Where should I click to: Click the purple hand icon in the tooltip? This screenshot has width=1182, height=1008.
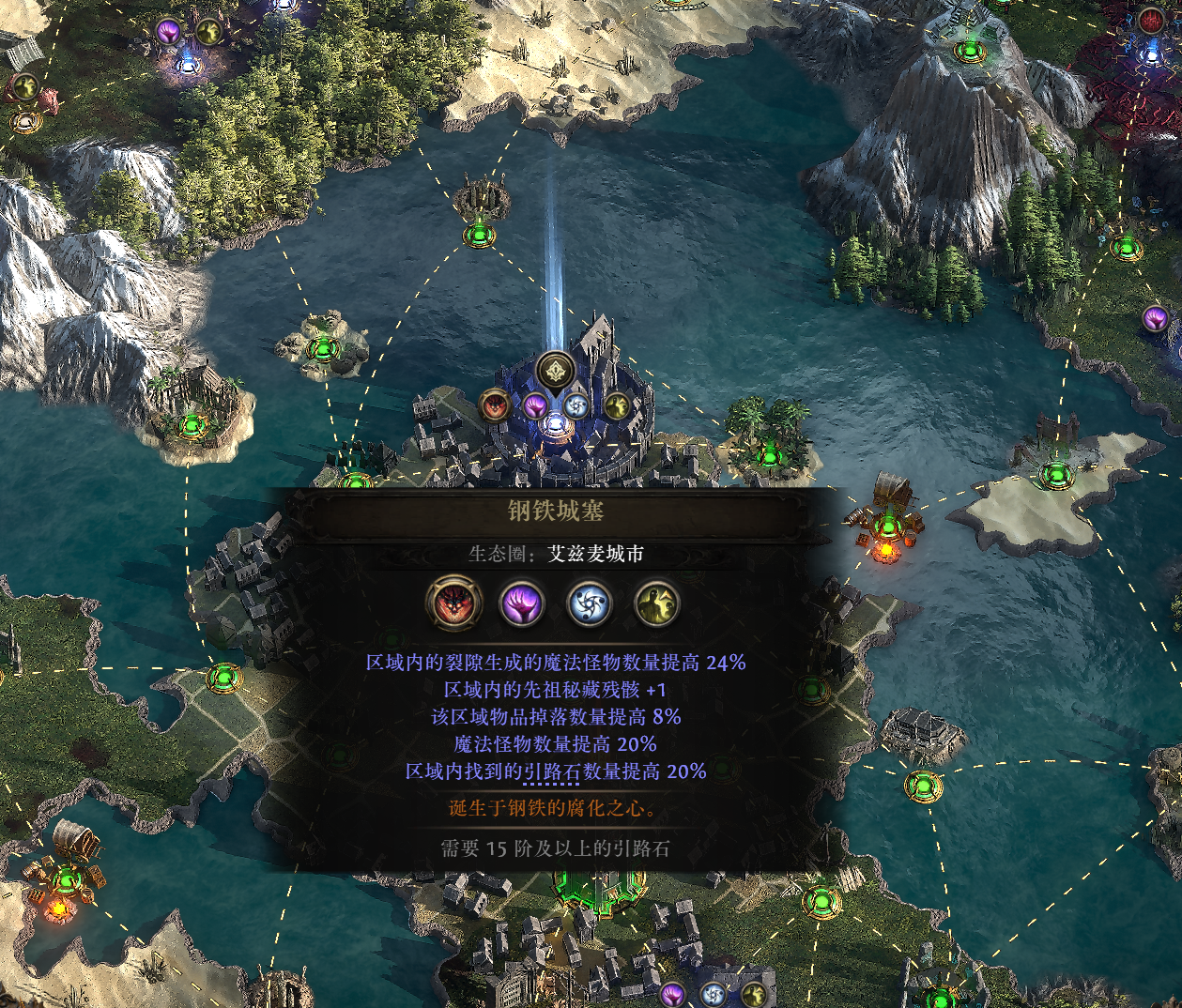click(x=522, y=603)
